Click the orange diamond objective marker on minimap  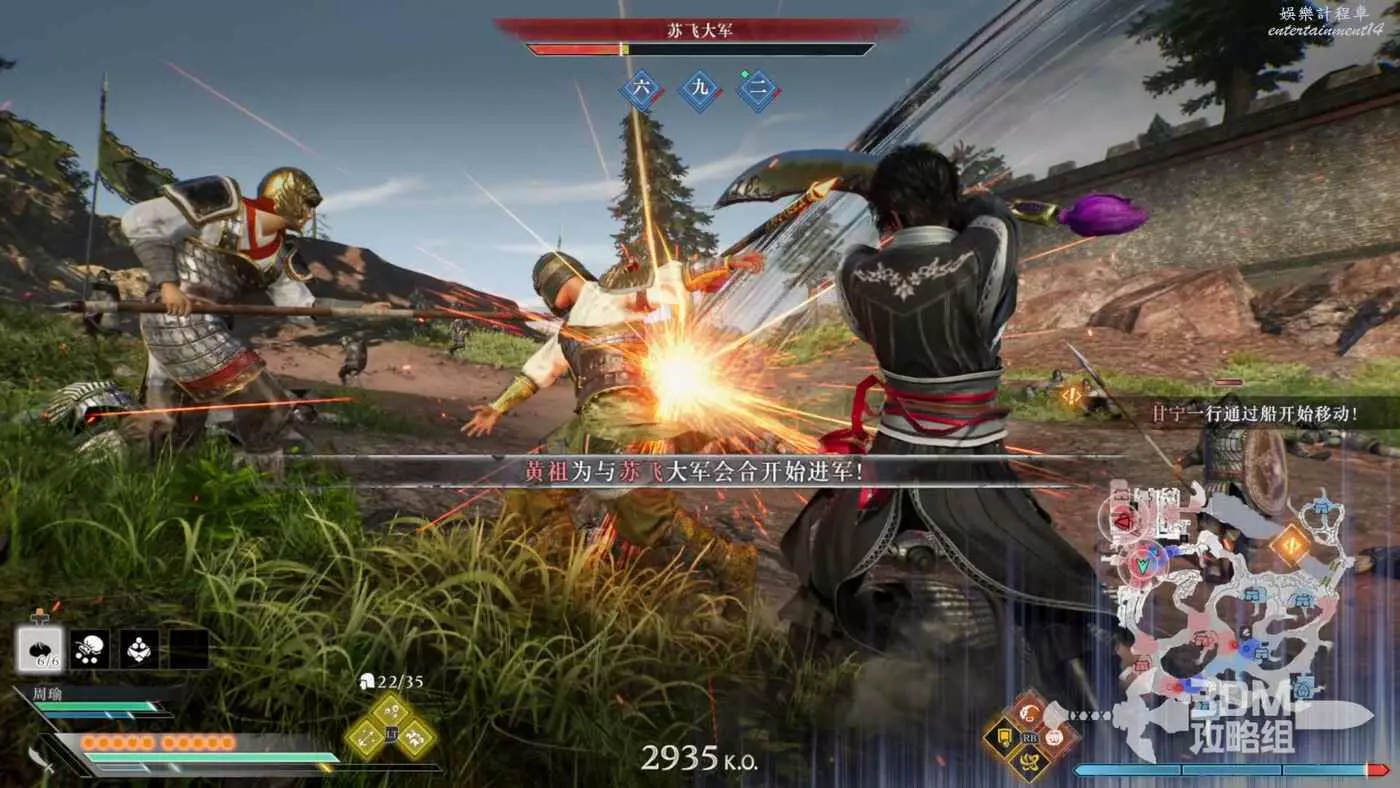click(x=1290, y=545)
